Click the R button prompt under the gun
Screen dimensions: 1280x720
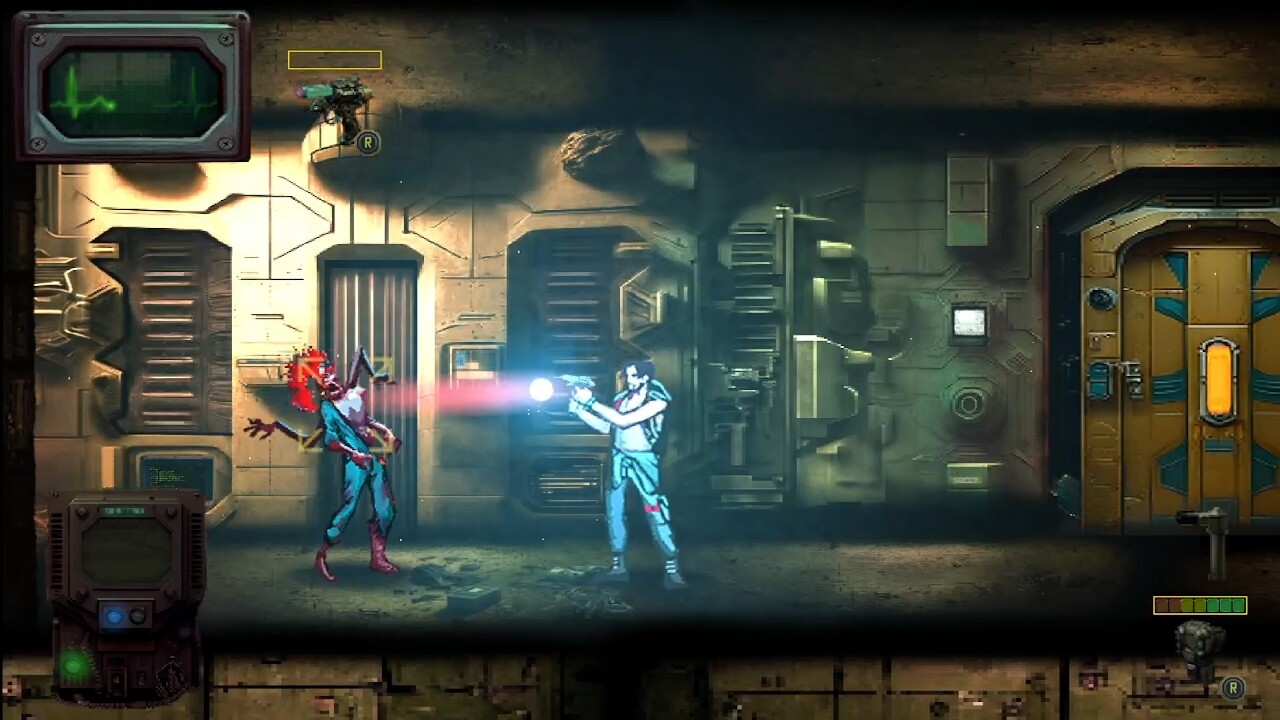point(368,142)
